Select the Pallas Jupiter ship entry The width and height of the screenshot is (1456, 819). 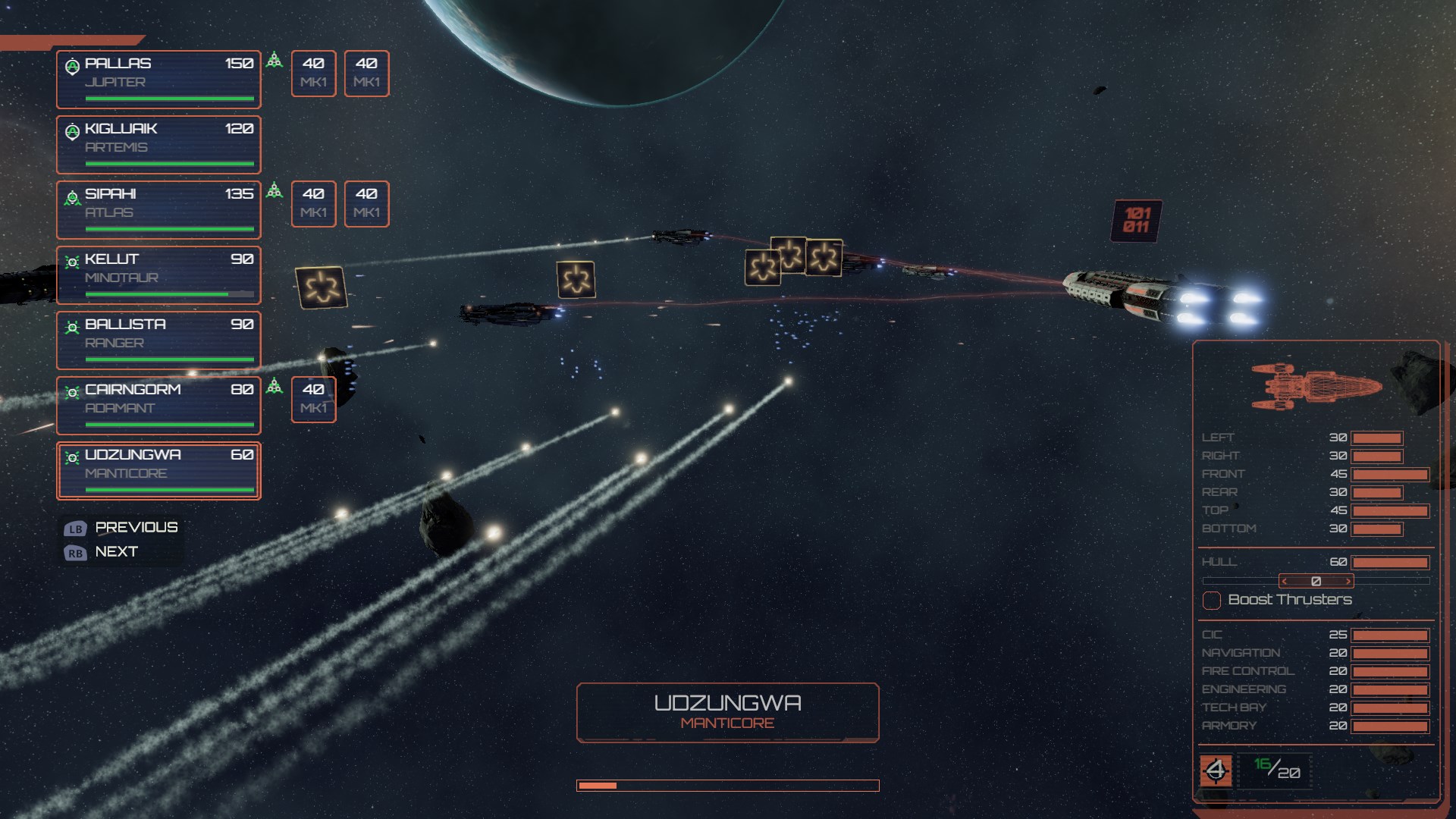coord(158,79)
